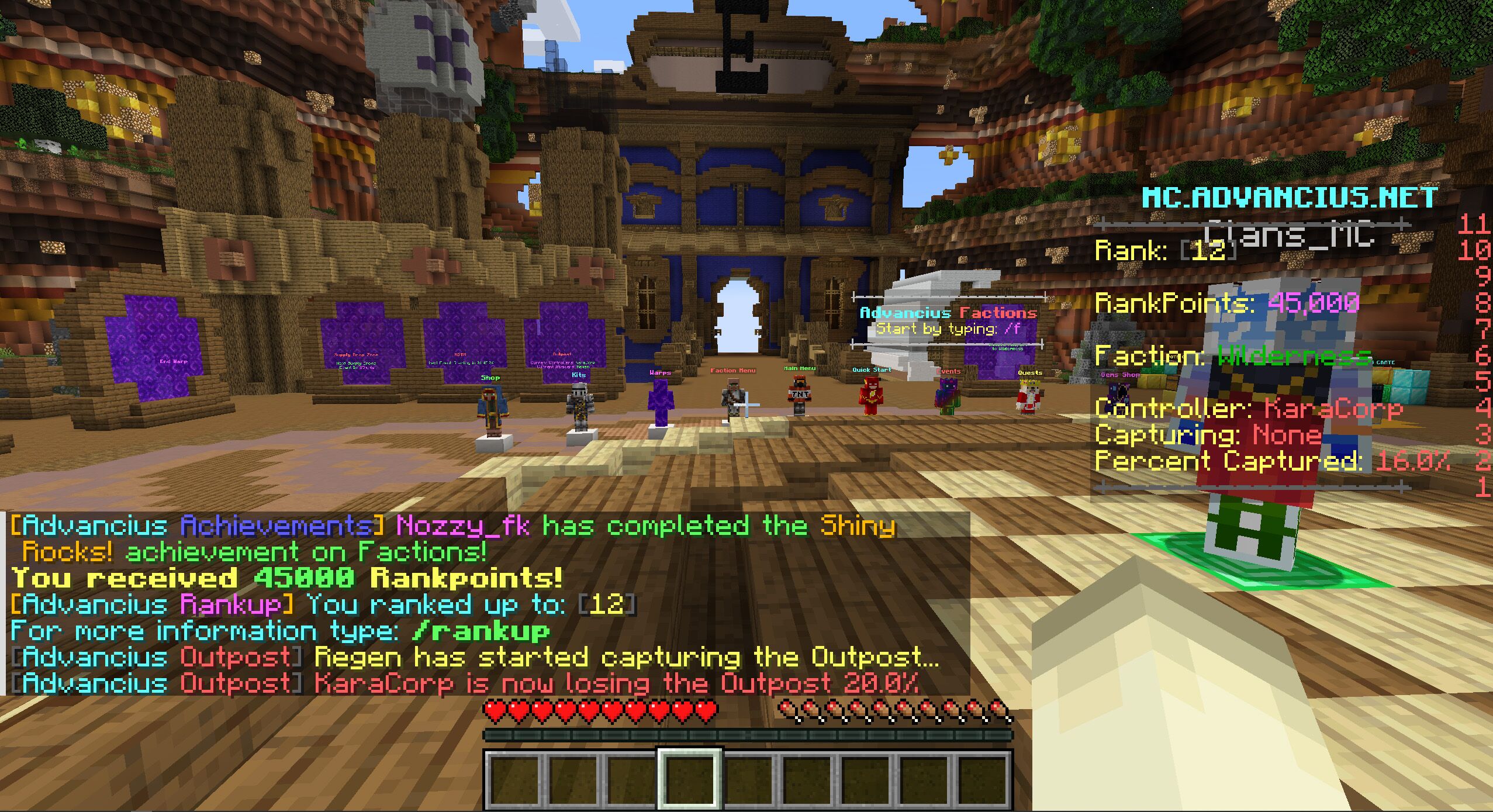Click the /rankup command in chat
1493x812 pixels.
[x=476, y=631]
